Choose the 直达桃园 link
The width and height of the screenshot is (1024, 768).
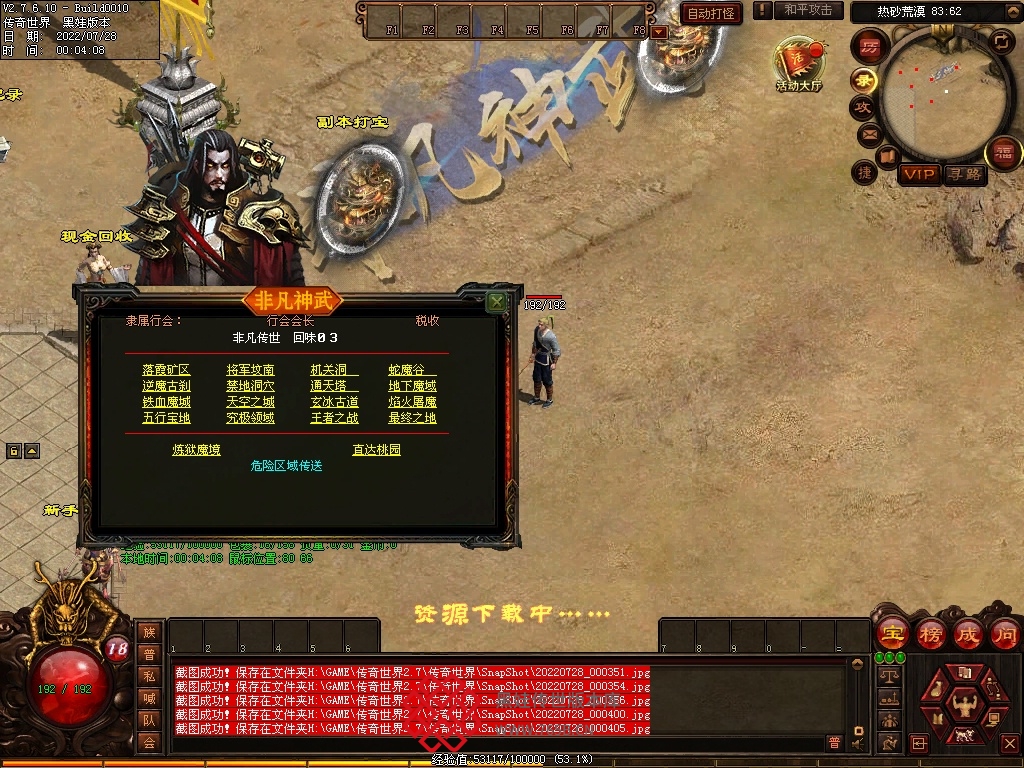[376, 450]
